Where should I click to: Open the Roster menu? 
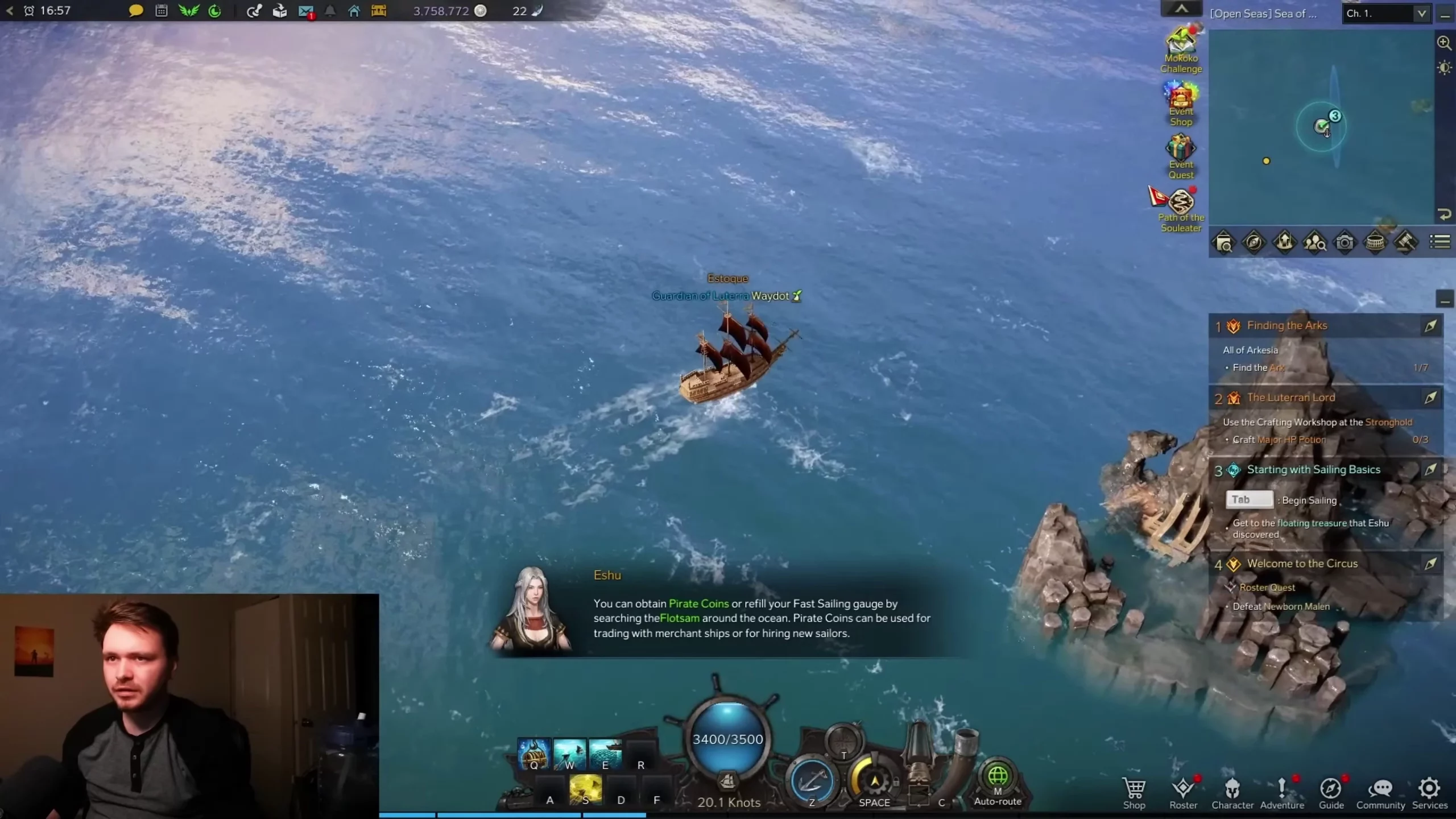pyautogui.click(x=1183, y=792)
